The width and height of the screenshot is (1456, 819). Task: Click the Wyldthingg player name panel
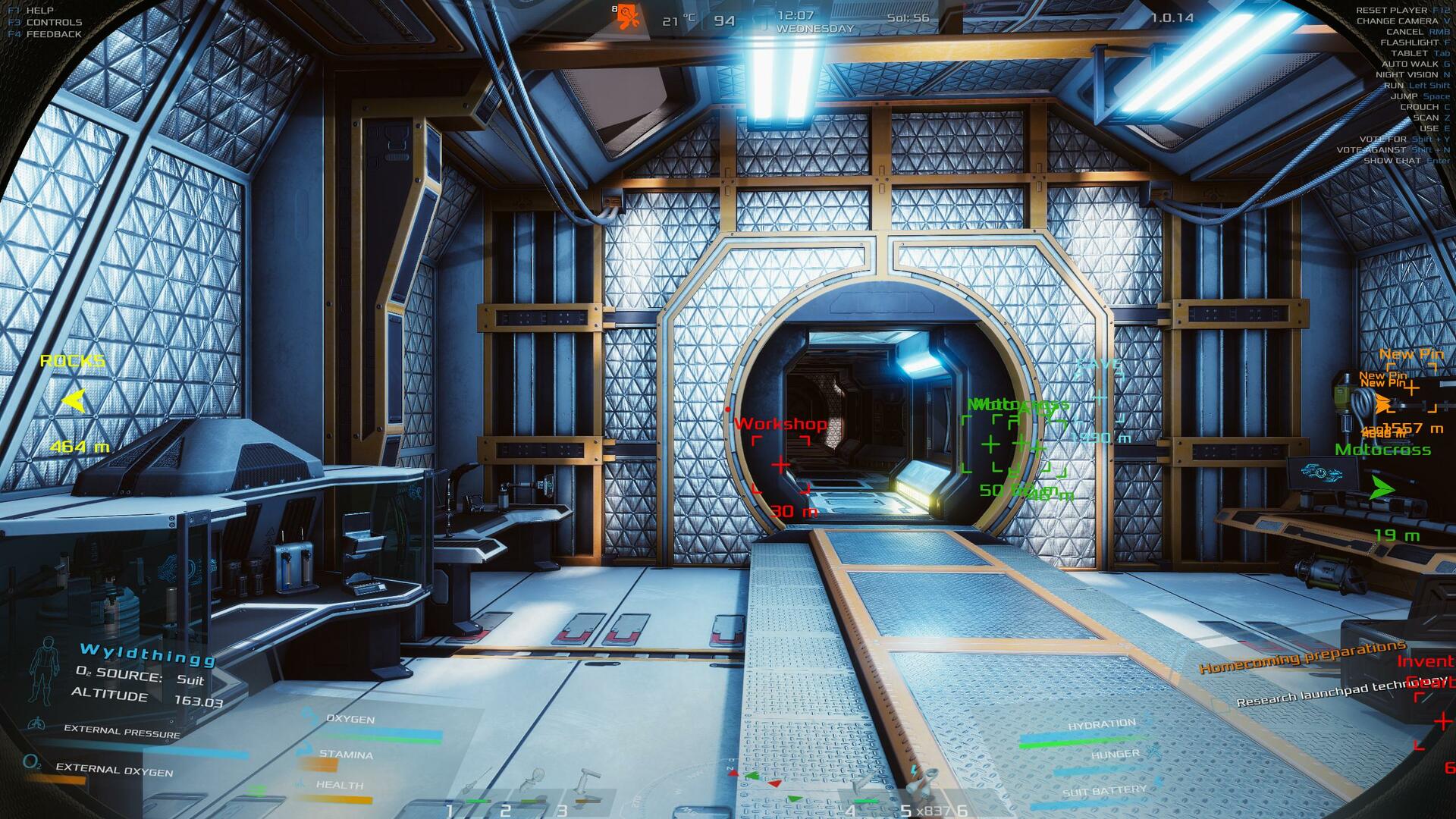[147, 654]
